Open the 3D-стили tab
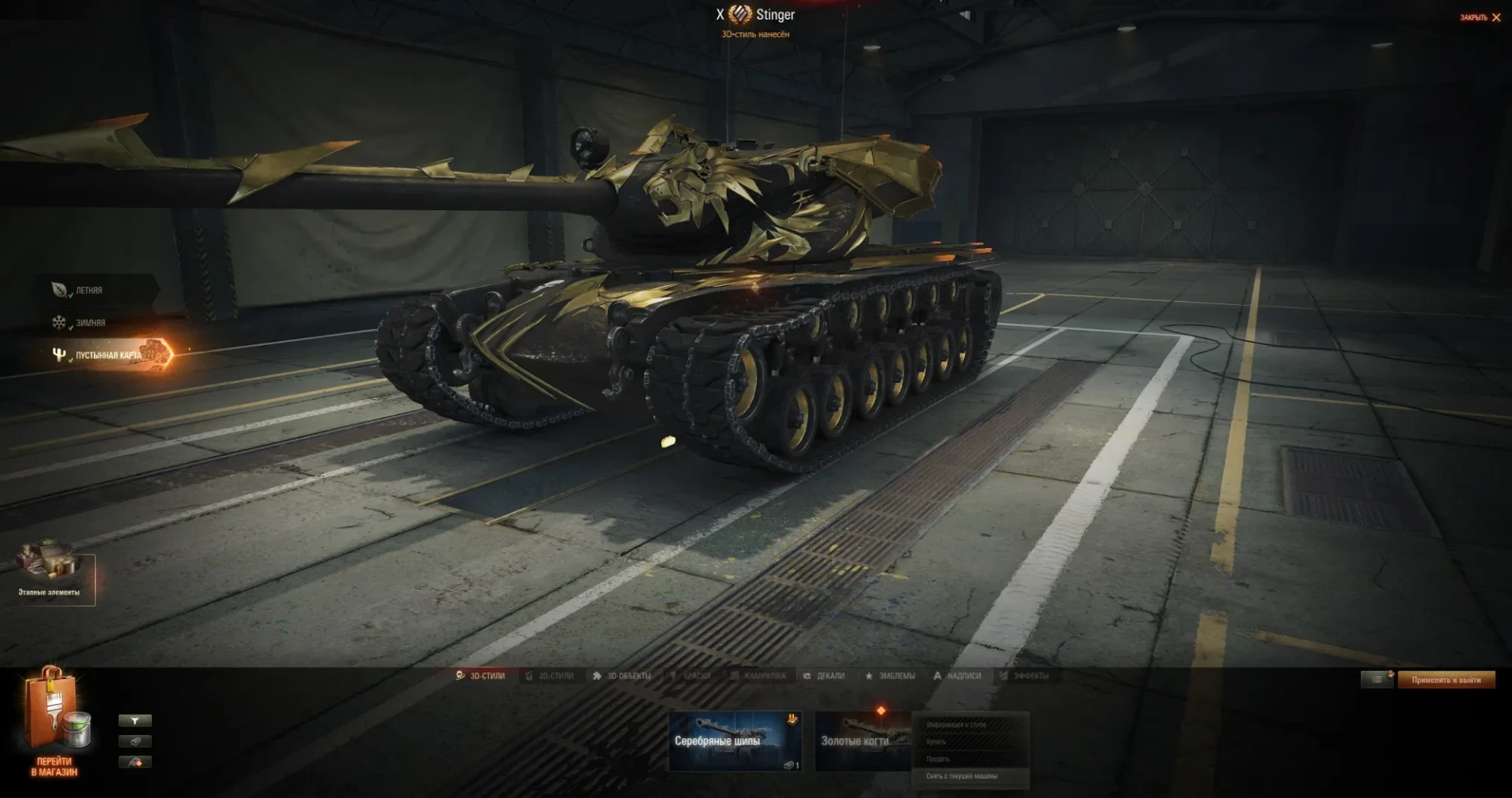Screen dimensions: 1512x798 481,676
